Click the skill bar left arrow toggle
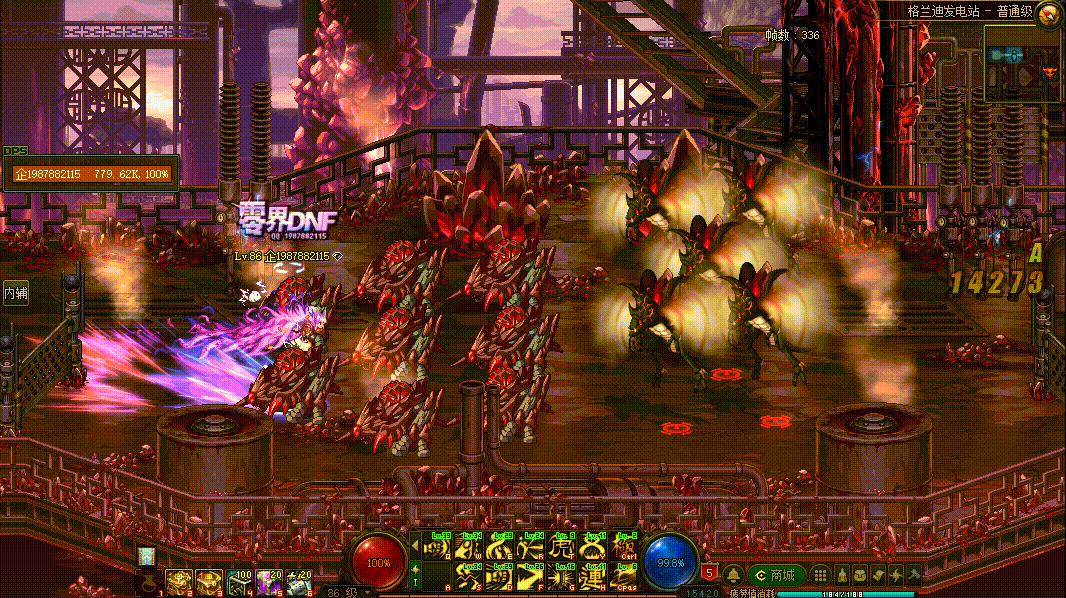1066x598 pixels. (x=415, y=547)
